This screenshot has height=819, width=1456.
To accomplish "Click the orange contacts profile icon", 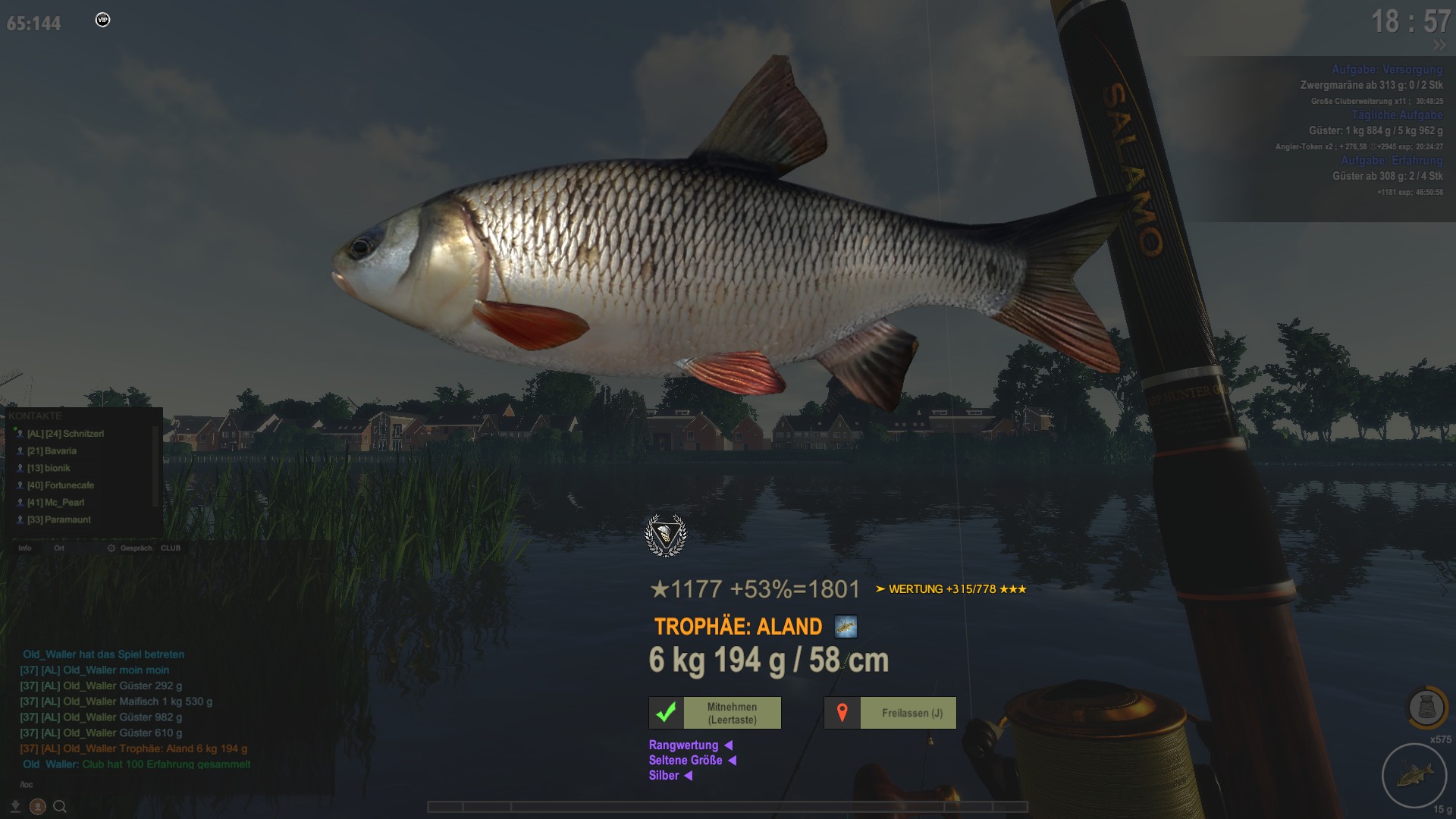I will tap(37, 807).
